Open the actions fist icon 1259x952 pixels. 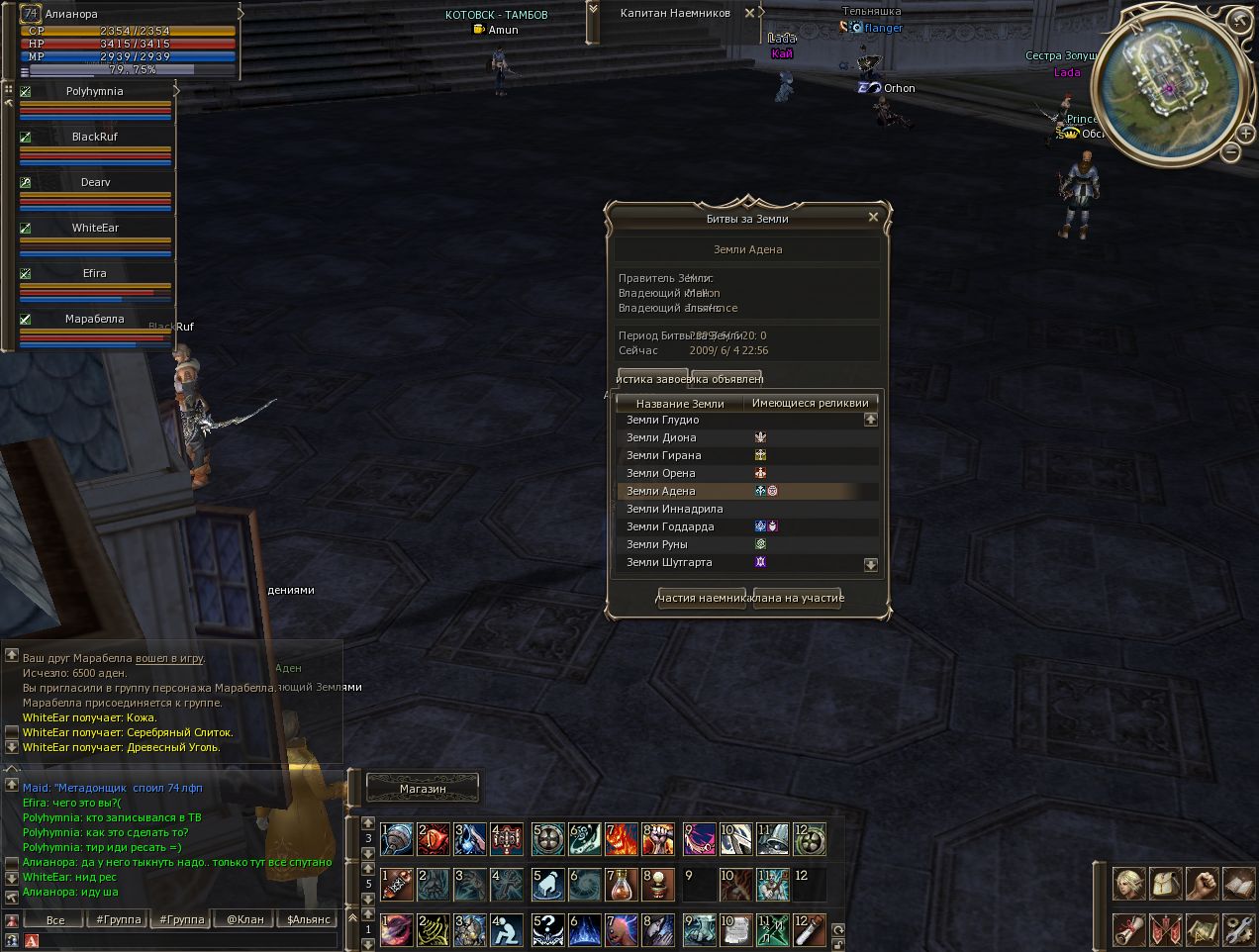coord(1202,883)
